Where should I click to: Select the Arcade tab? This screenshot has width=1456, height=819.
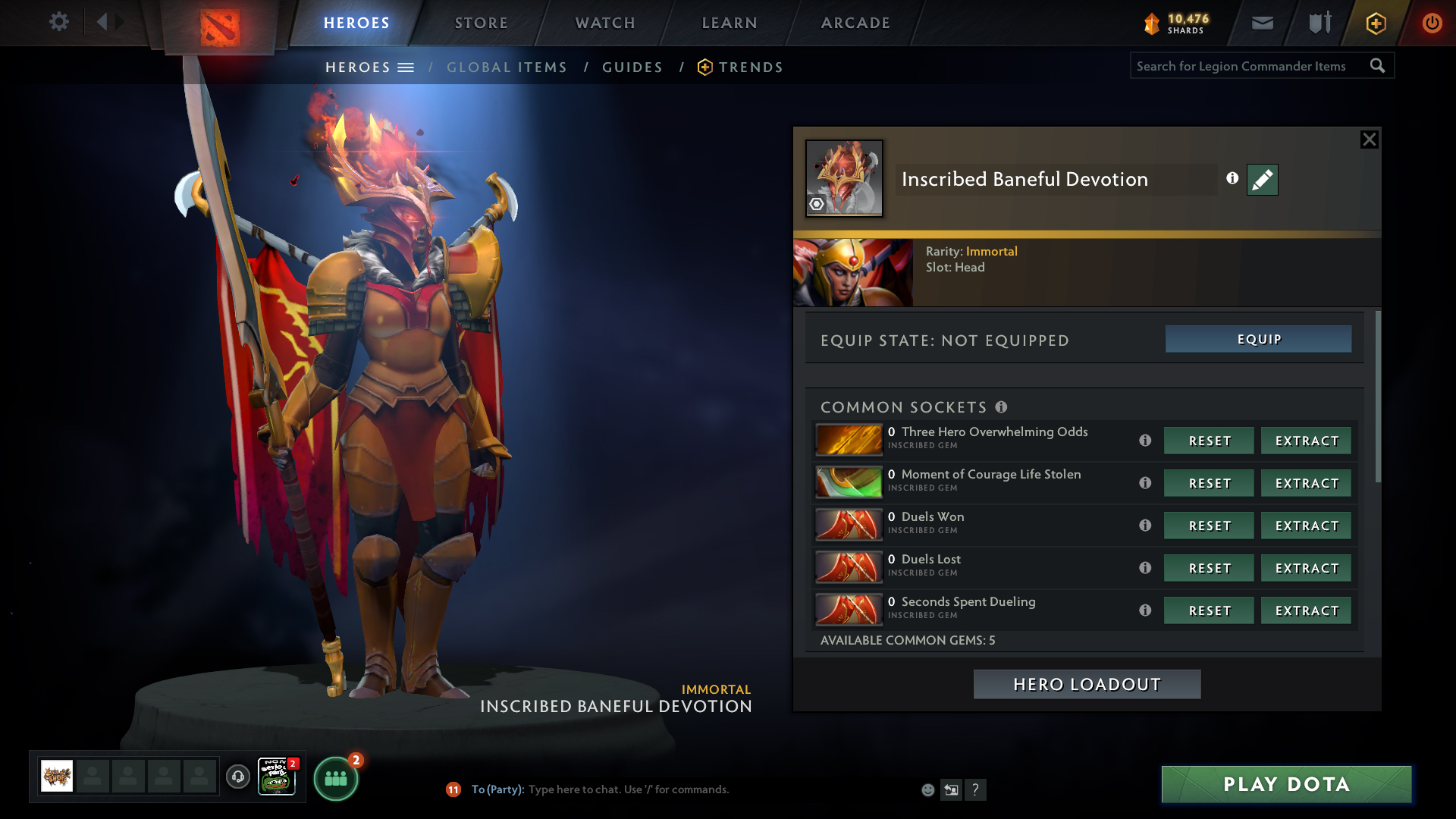(855, 23)
